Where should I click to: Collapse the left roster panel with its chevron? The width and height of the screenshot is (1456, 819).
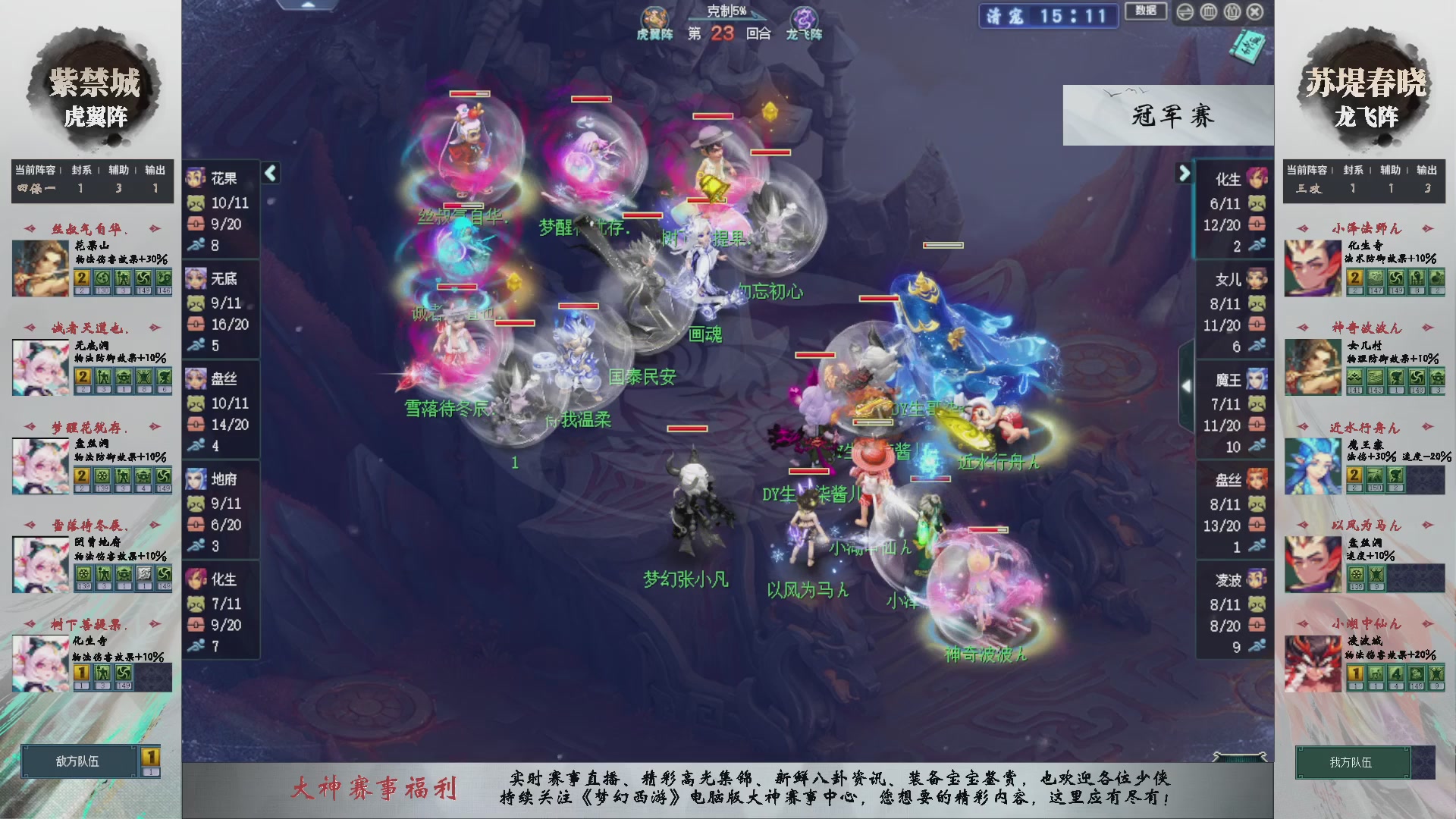pos(270,173)
